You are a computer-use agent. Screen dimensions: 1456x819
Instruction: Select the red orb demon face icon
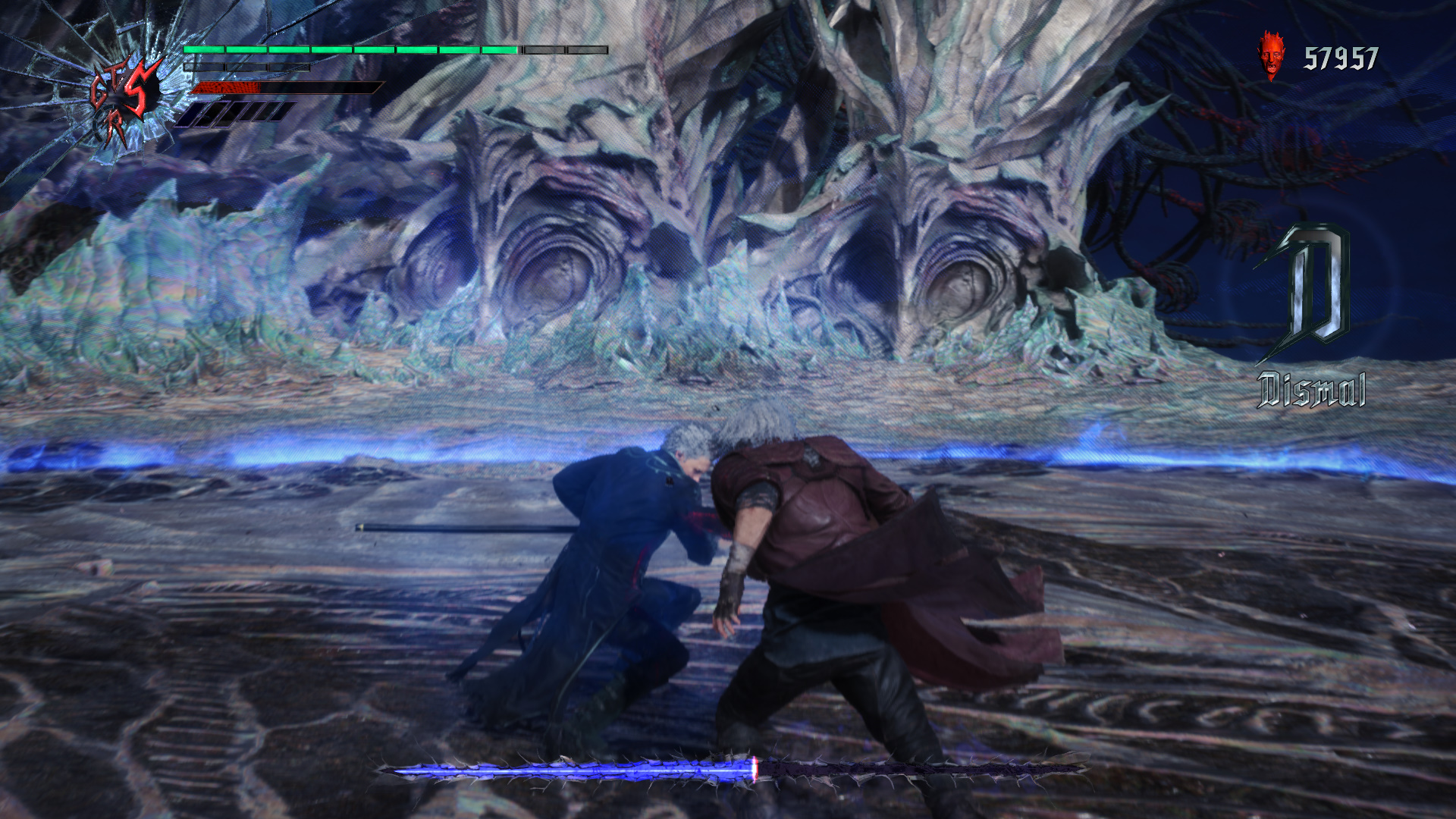click(1272, 55)
